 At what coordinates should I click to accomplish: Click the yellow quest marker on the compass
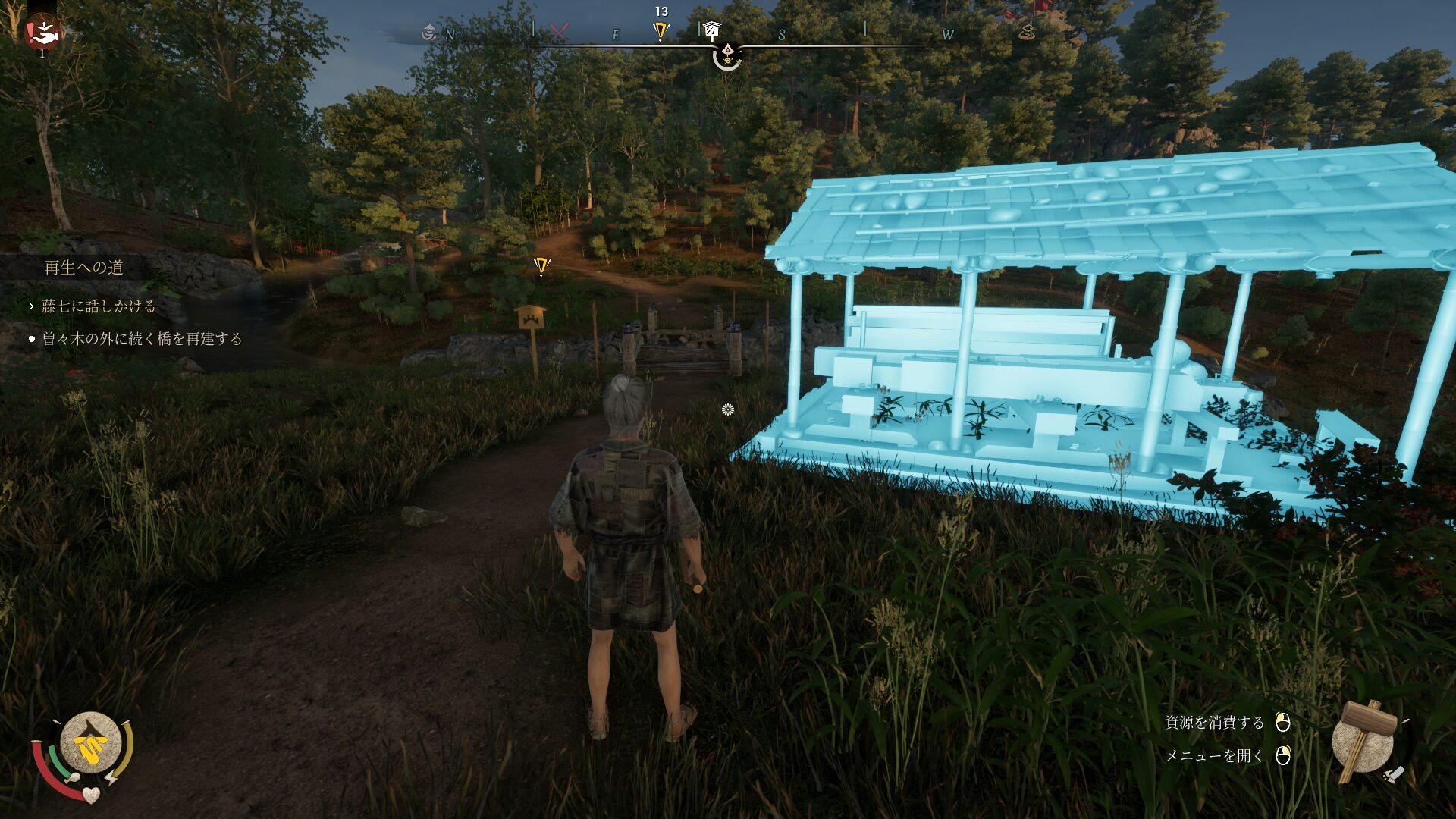(661, 31)
